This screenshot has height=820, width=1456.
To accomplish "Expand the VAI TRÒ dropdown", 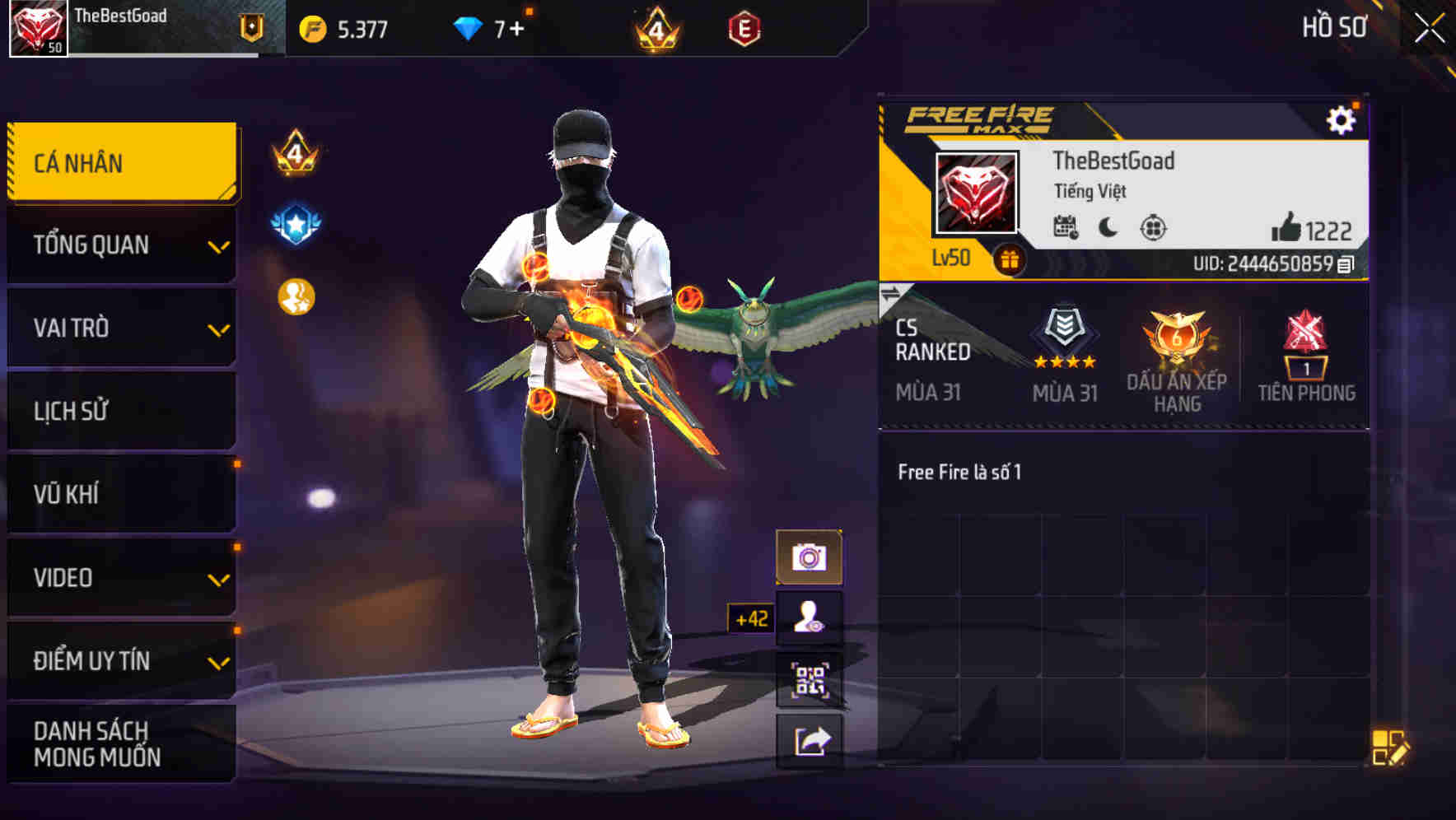I will 120,328.
